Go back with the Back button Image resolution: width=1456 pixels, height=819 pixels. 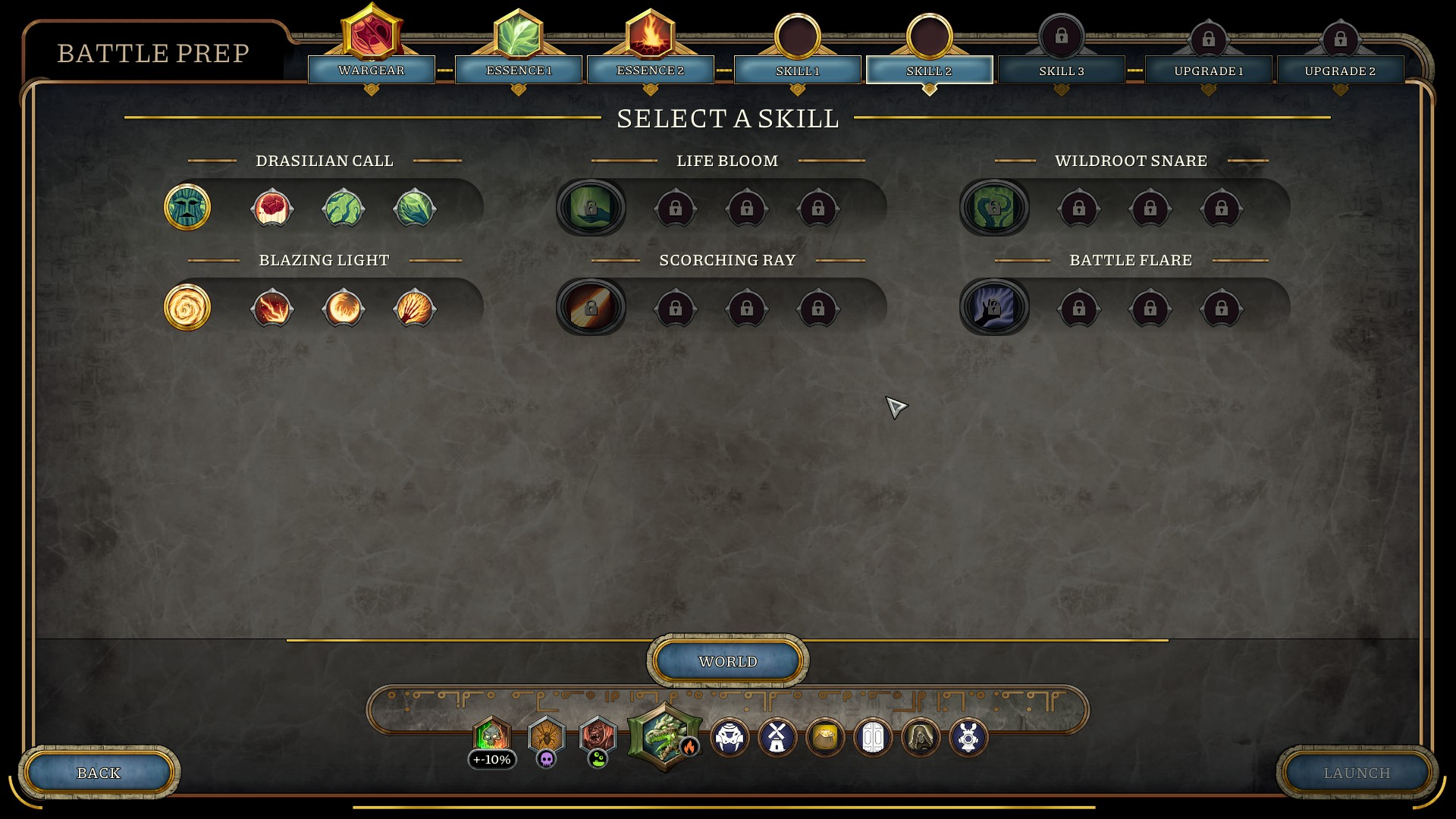point(99,773)
